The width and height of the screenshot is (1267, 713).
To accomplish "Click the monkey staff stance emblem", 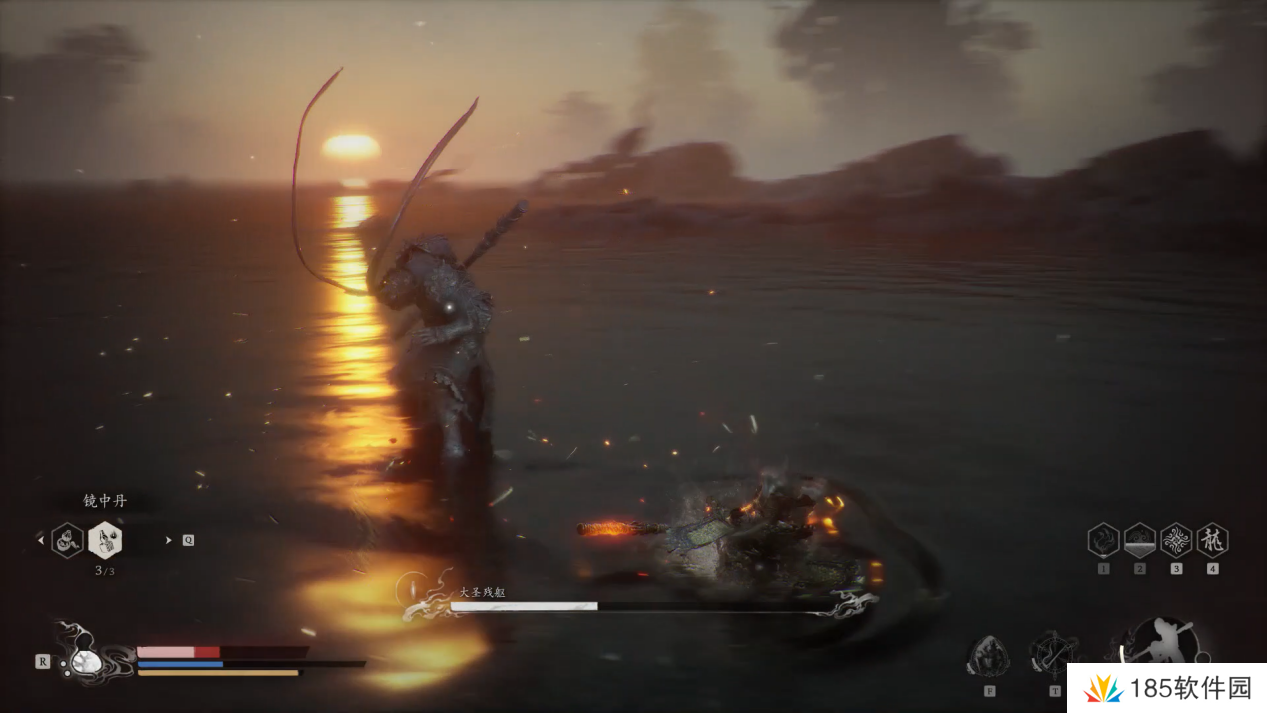I will pos(1165,641).
